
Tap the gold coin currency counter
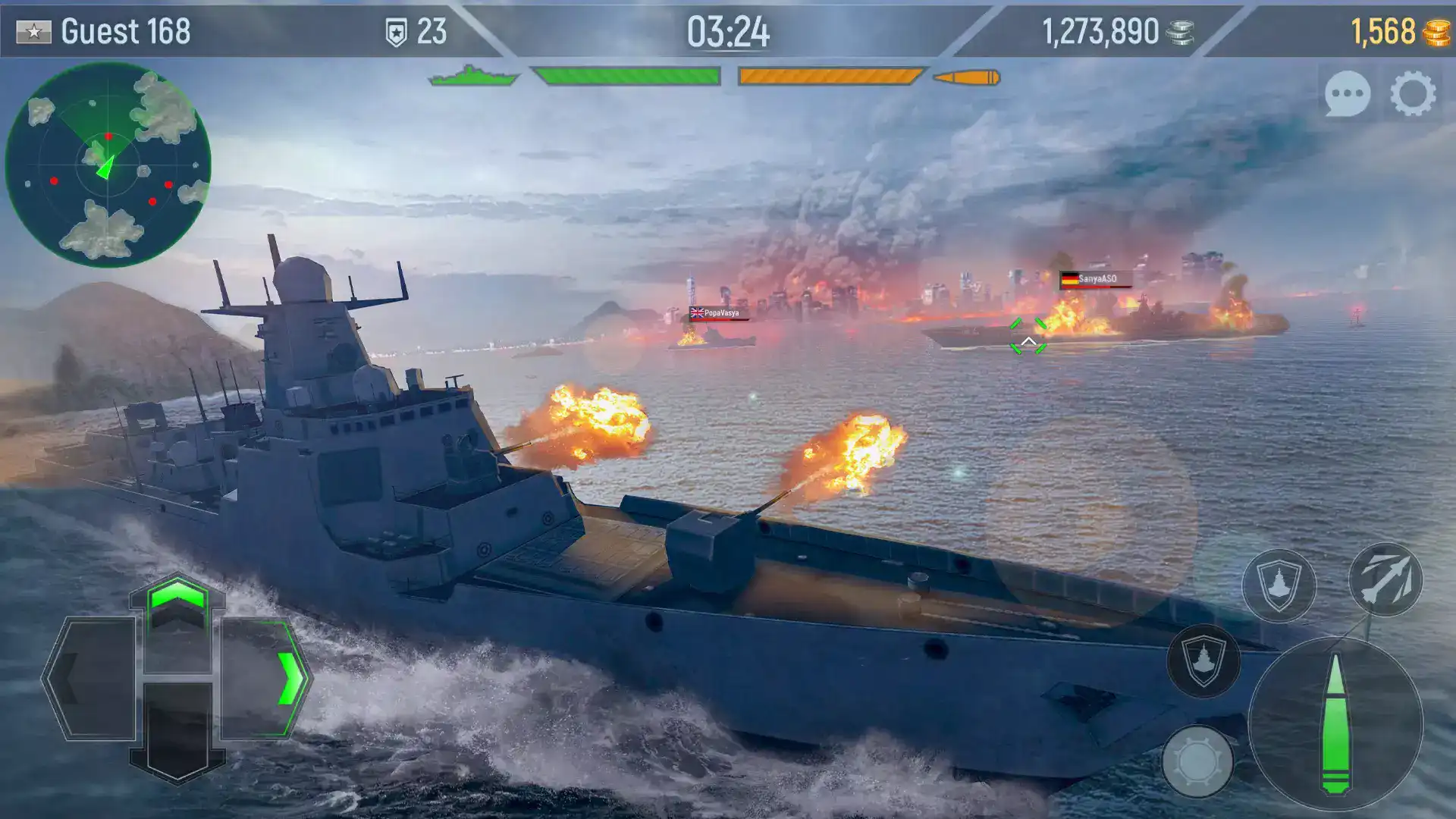pyautogui.click(x=1394, y=30)
